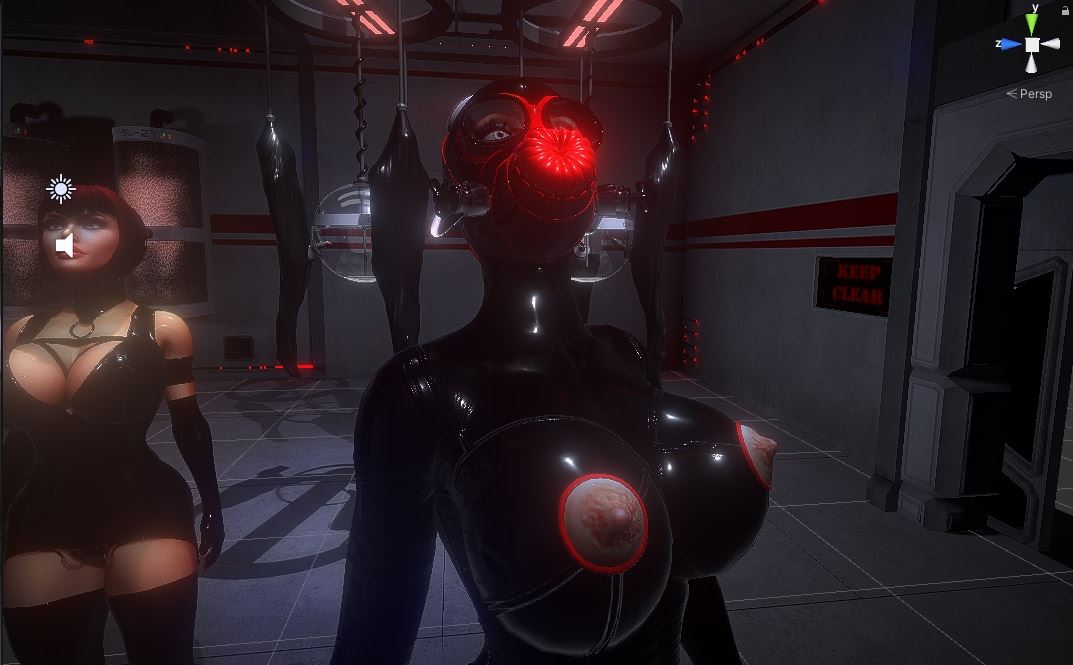The image size is (1073, 665).
Task: Select the audio speaker gizmo icon
Action: tap(64, 246)
